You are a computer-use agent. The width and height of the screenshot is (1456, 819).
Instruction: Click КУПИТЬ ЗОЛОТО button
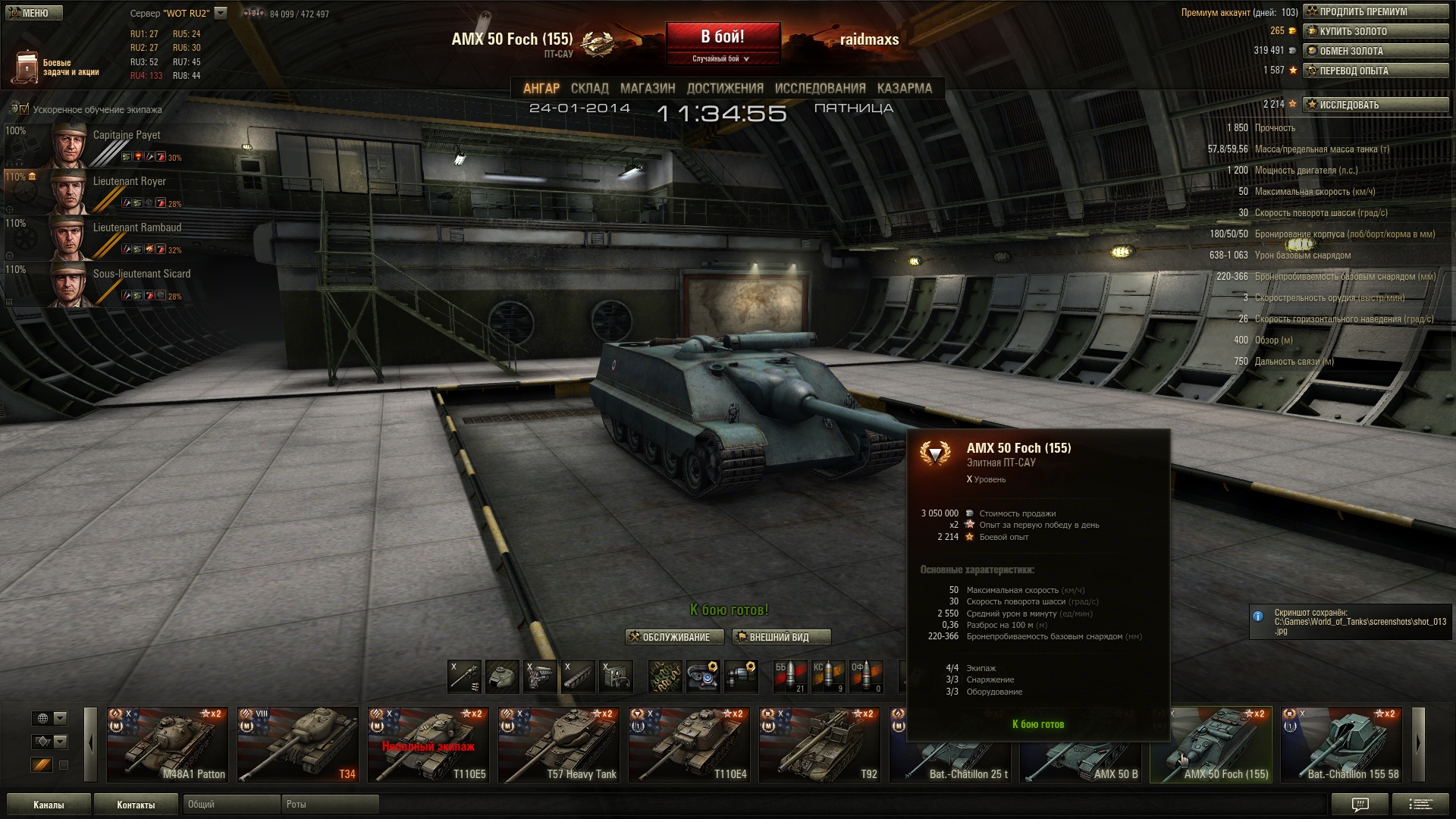(x=1375, y=32)
